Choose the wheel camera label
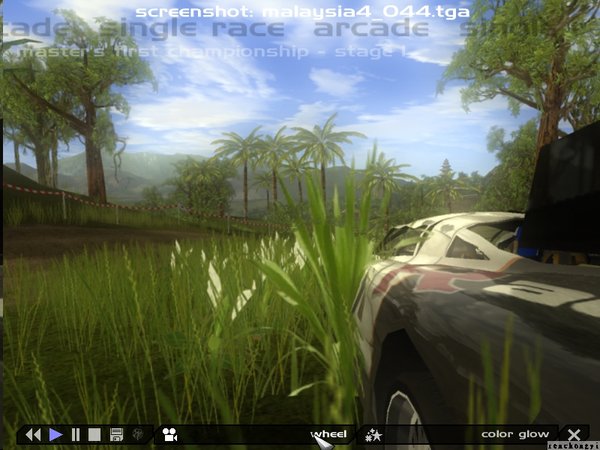 pyautogui.click(x=328, y=434)
